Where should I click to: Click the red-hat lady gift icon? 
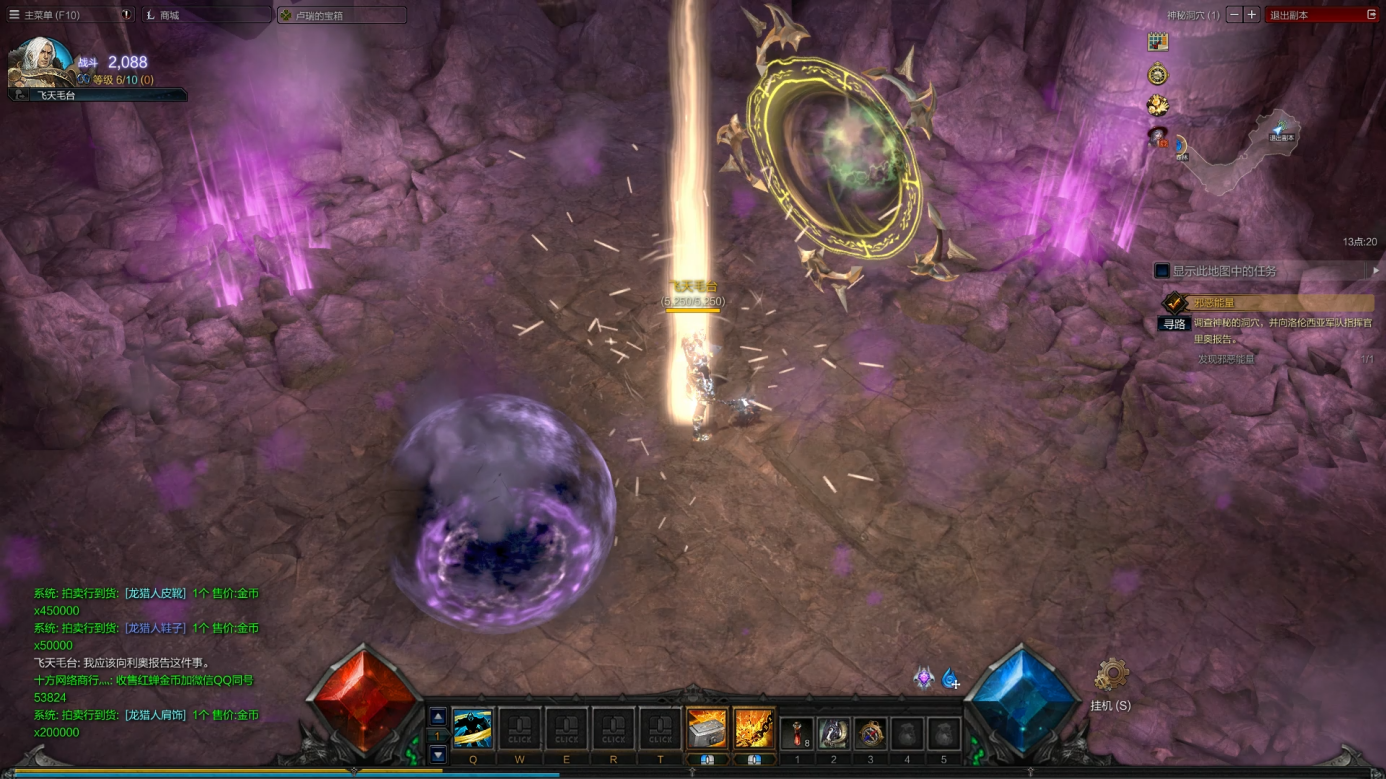pos(1158,137)
